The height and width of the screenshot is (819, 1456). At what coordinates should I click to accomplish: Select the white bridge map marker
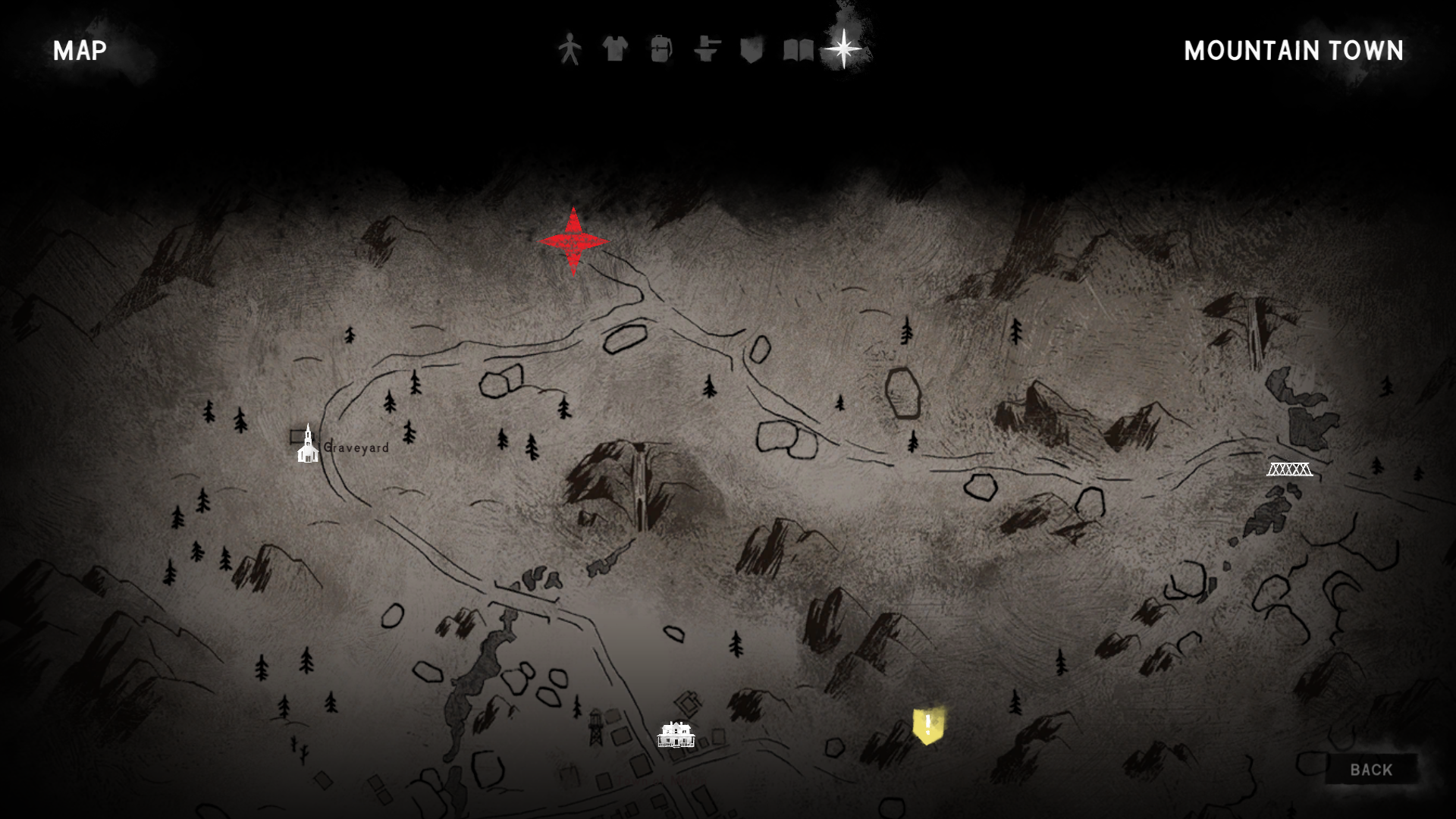[x=1289, y=469]
